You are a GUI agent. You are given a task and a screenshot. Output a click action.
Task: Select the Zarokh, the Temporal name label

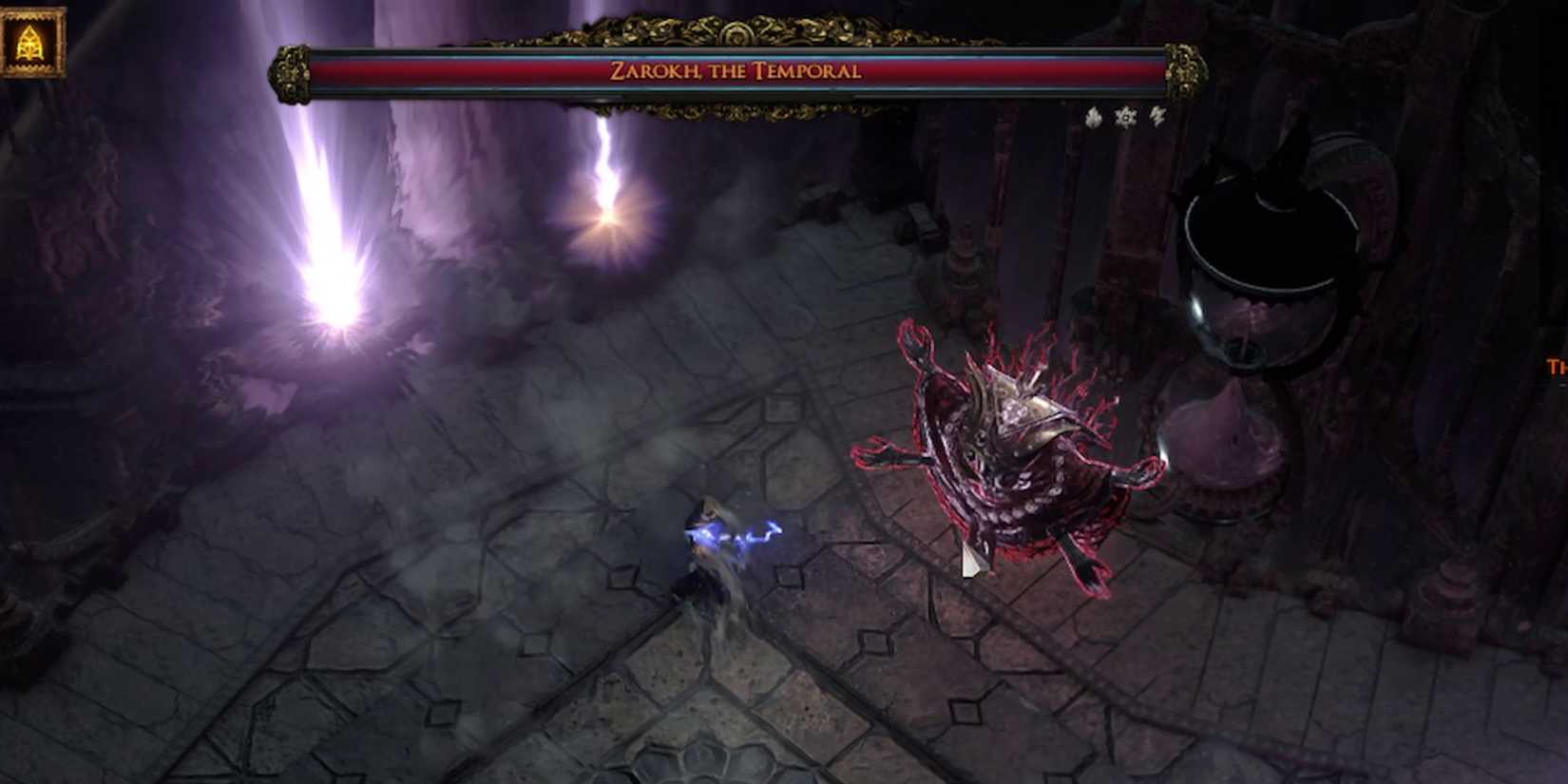[736, 70]
